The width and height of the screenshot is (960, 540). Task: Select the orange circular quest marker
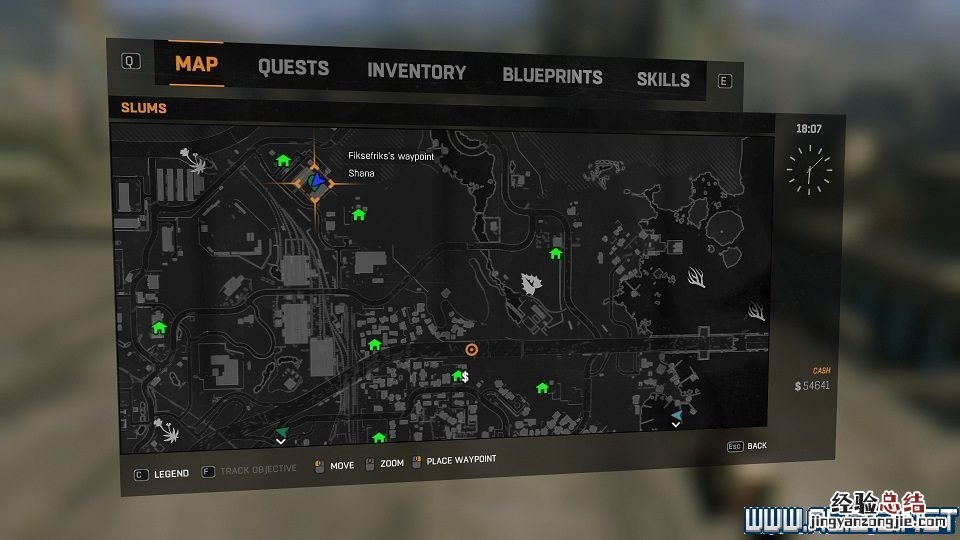(x=472, y=349)
